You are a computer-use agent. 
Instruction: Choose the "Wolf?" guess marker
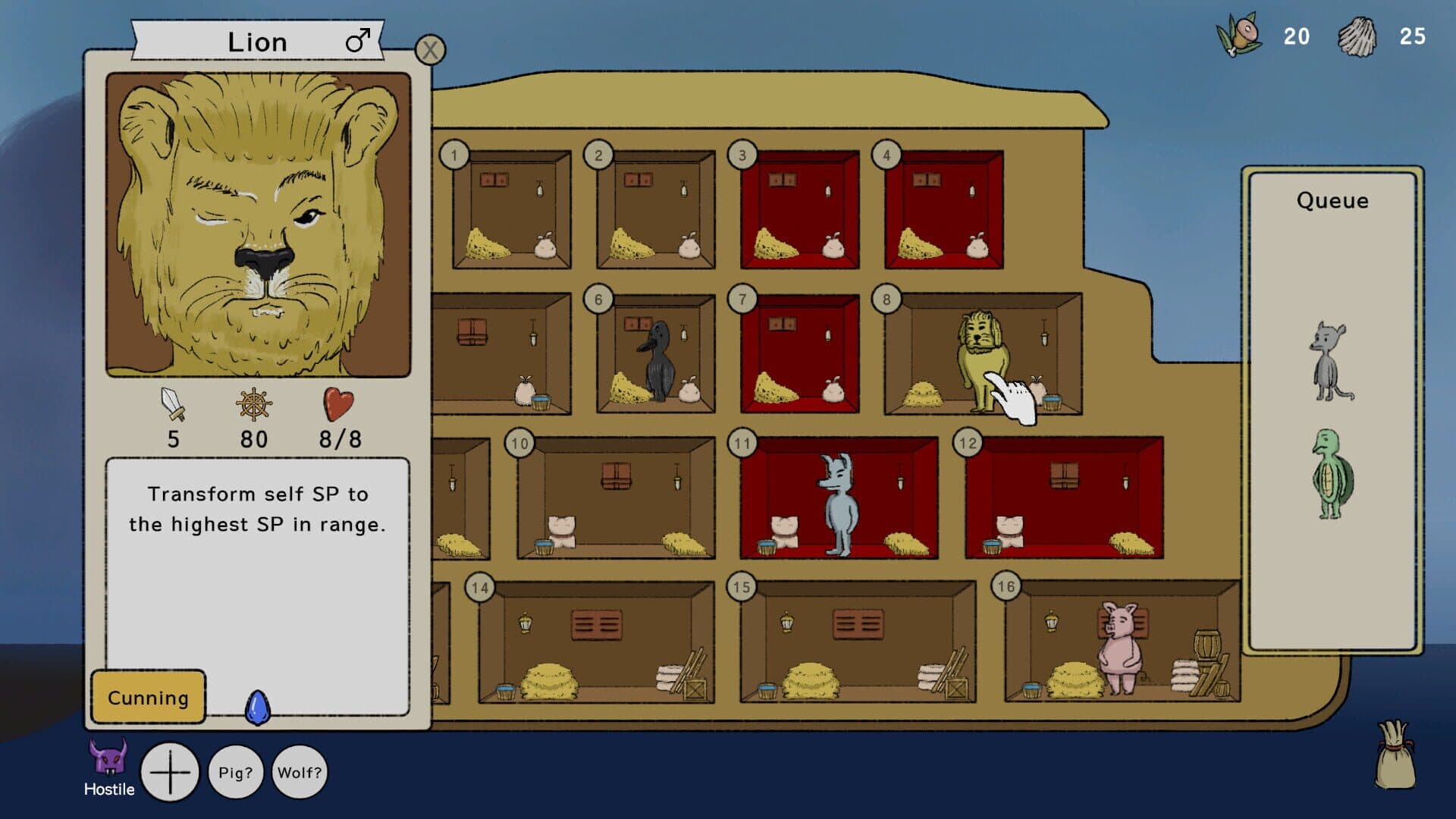coord(300,772)
